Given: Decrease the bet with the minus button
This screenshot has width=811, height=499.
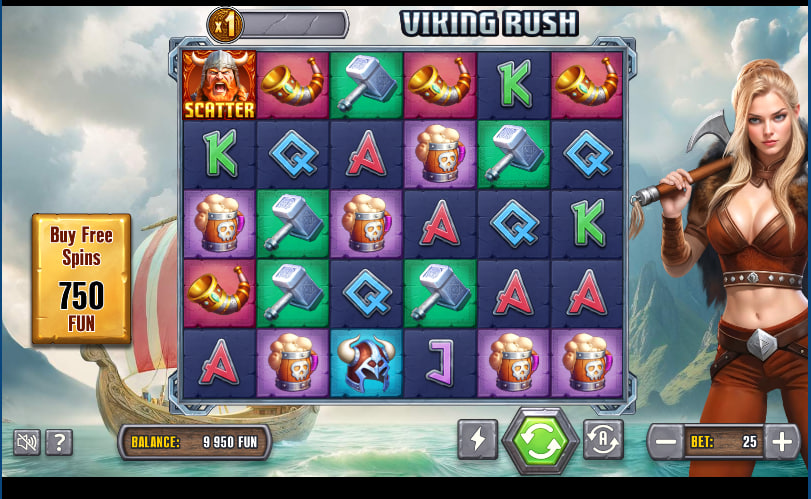Looking at the screenshot, I should pos(665,441).
